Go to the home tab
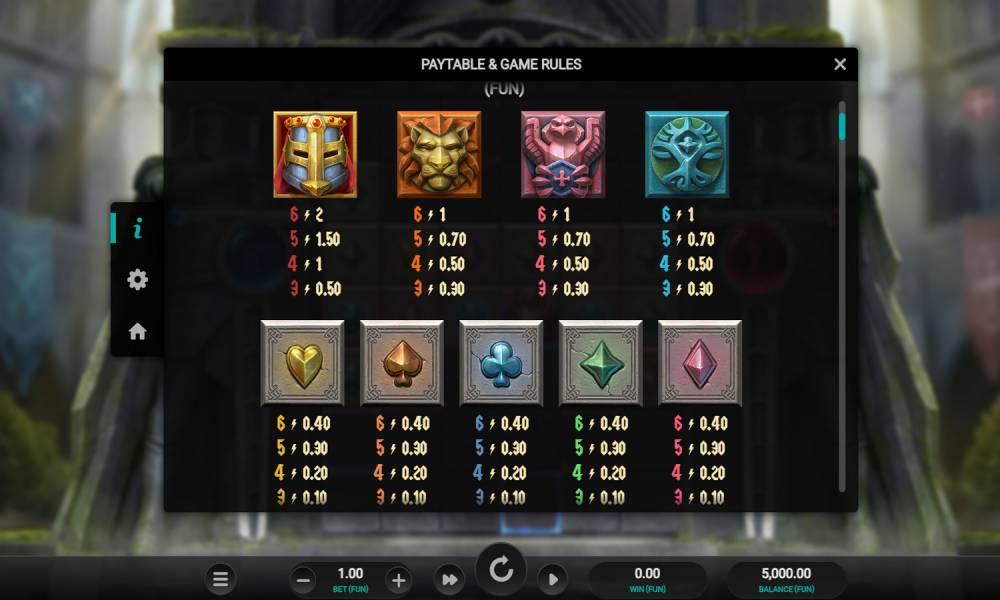Screen dimensions: 1000x600 pos(138,331)
